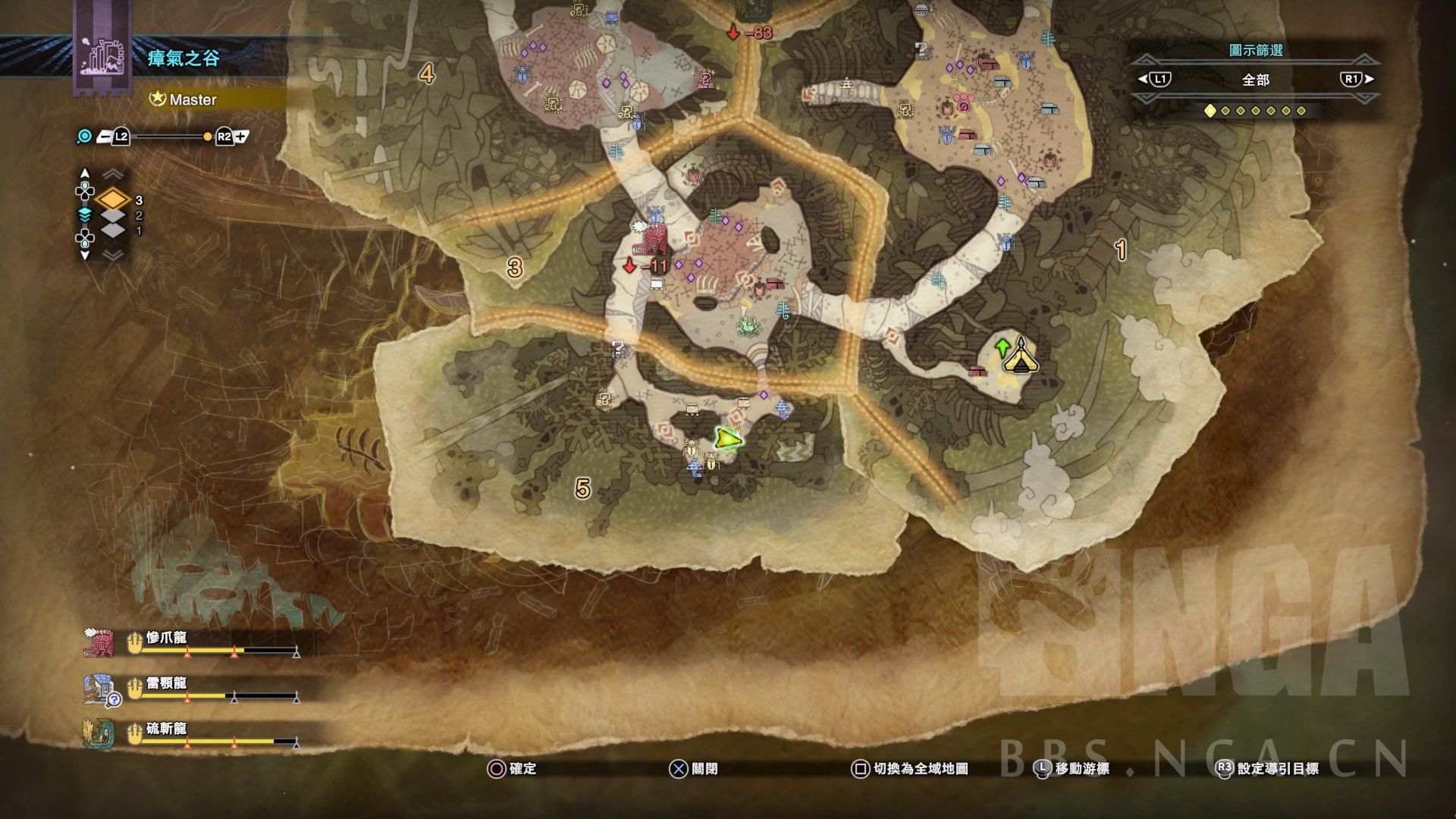Select the last icon filter page dot
The height and width of the screenshot is (819, 1456).
point(1301,111)
